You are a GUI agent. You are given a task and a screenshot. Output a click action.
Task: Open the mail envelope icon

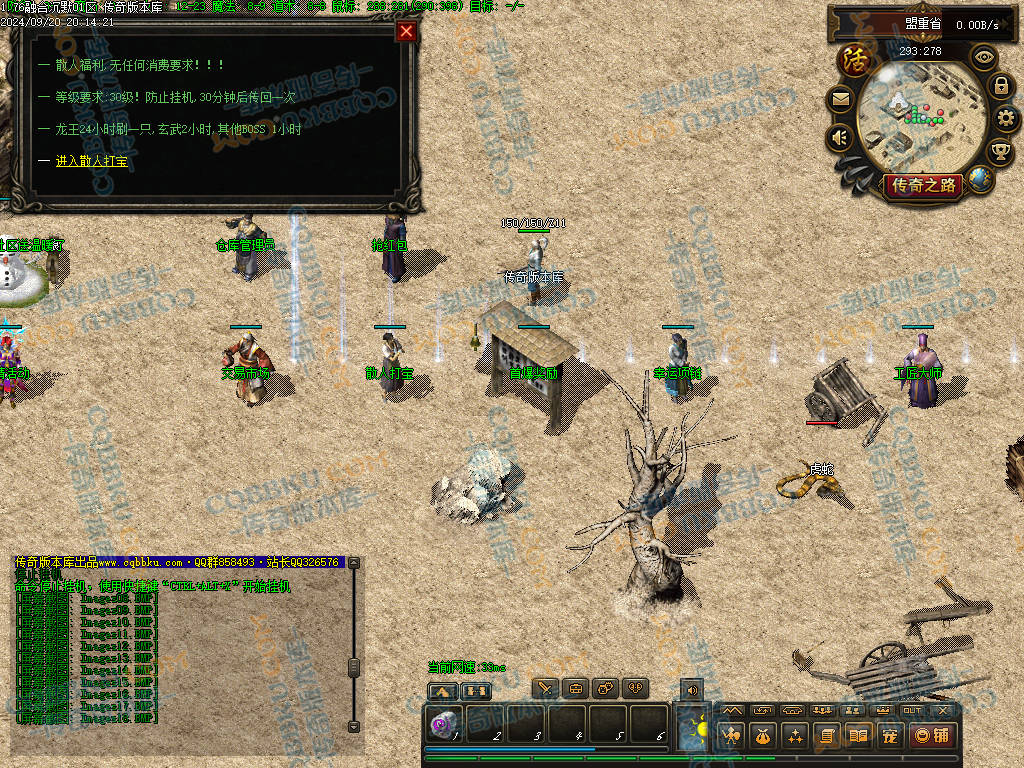(x=840, y=99)
